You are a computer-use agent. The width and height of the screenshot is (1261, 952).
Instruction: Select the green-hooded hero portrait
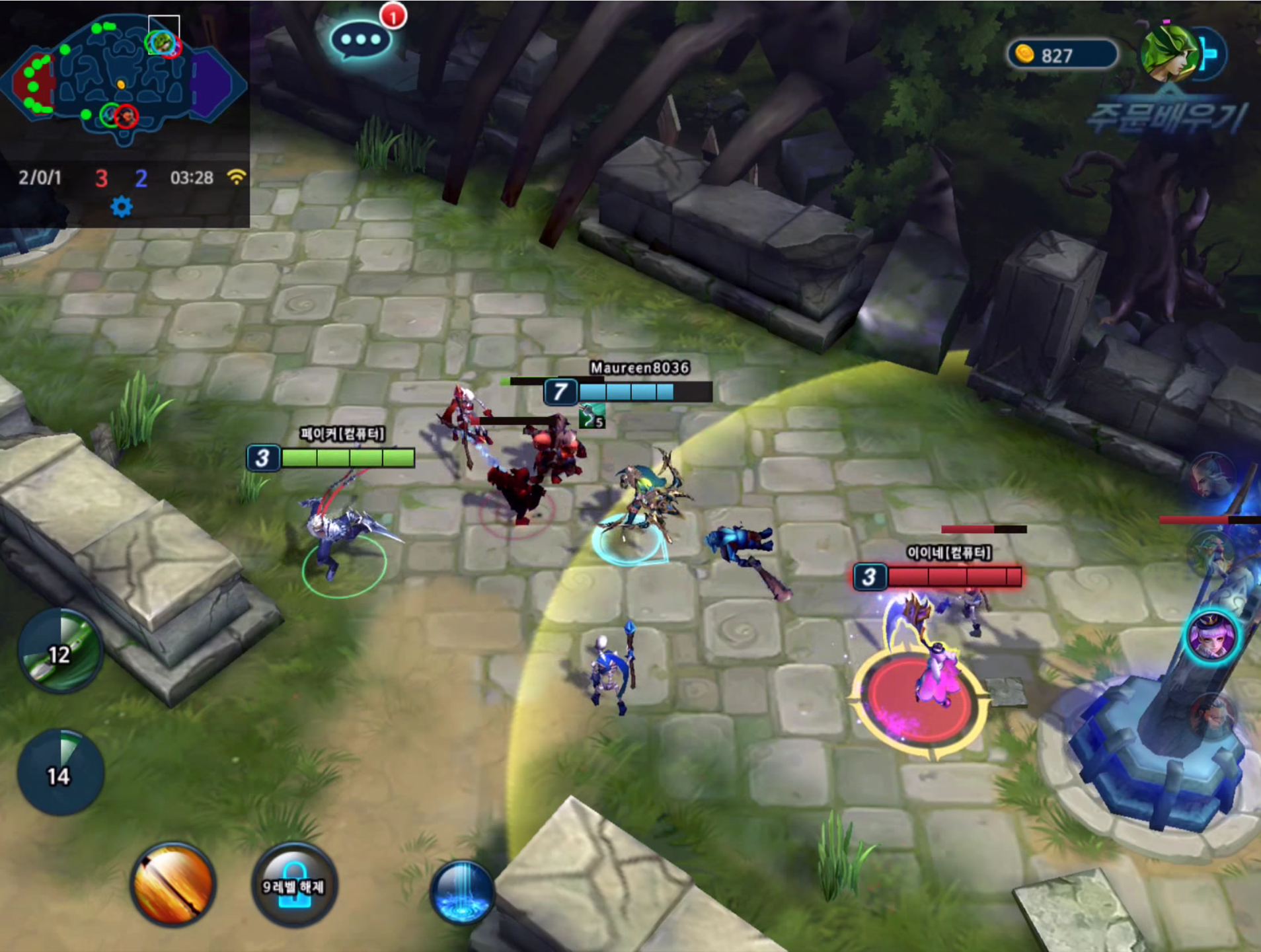click(x=1168, y=54)
